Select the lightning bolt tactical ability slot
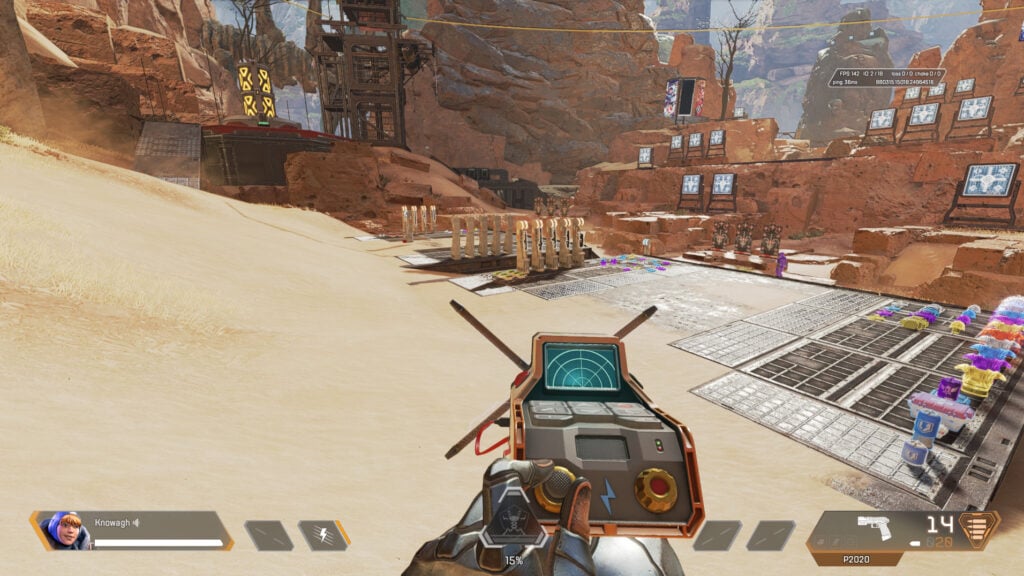Viewport: 1024px width, 576px height. (323, 535)
